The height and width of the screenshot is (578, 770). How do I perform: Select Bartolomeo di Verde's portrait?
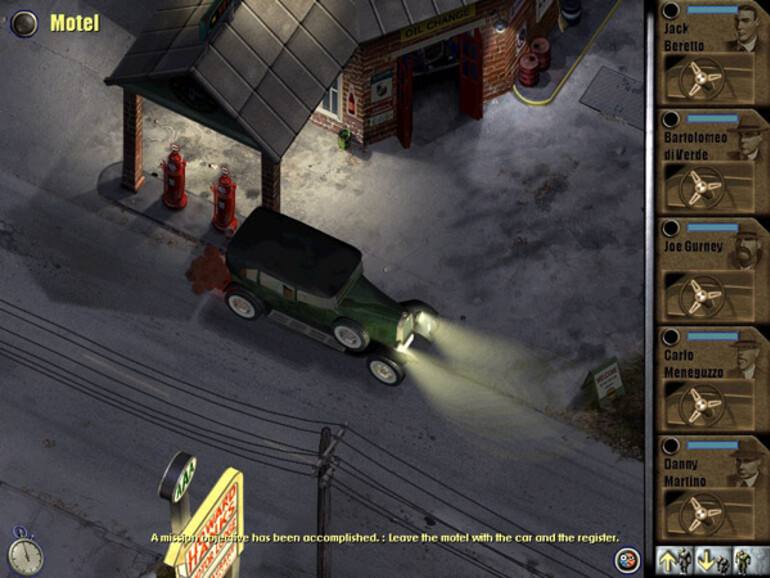click(745, 137)
